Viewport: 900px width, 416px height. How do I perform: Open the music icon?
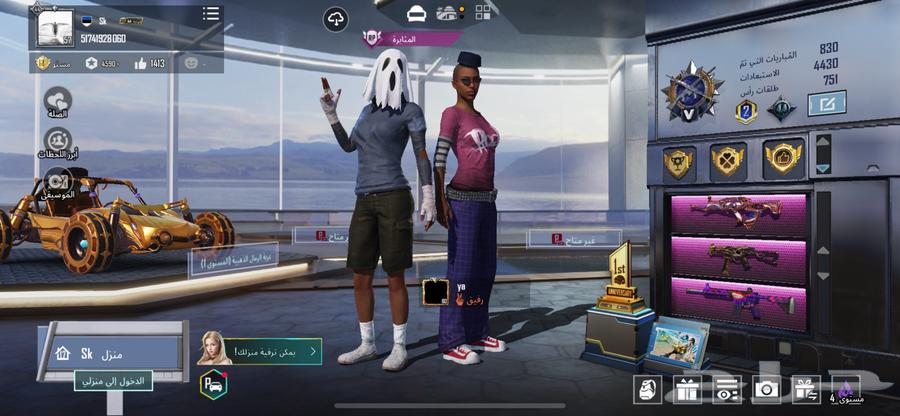click(57, 180)
